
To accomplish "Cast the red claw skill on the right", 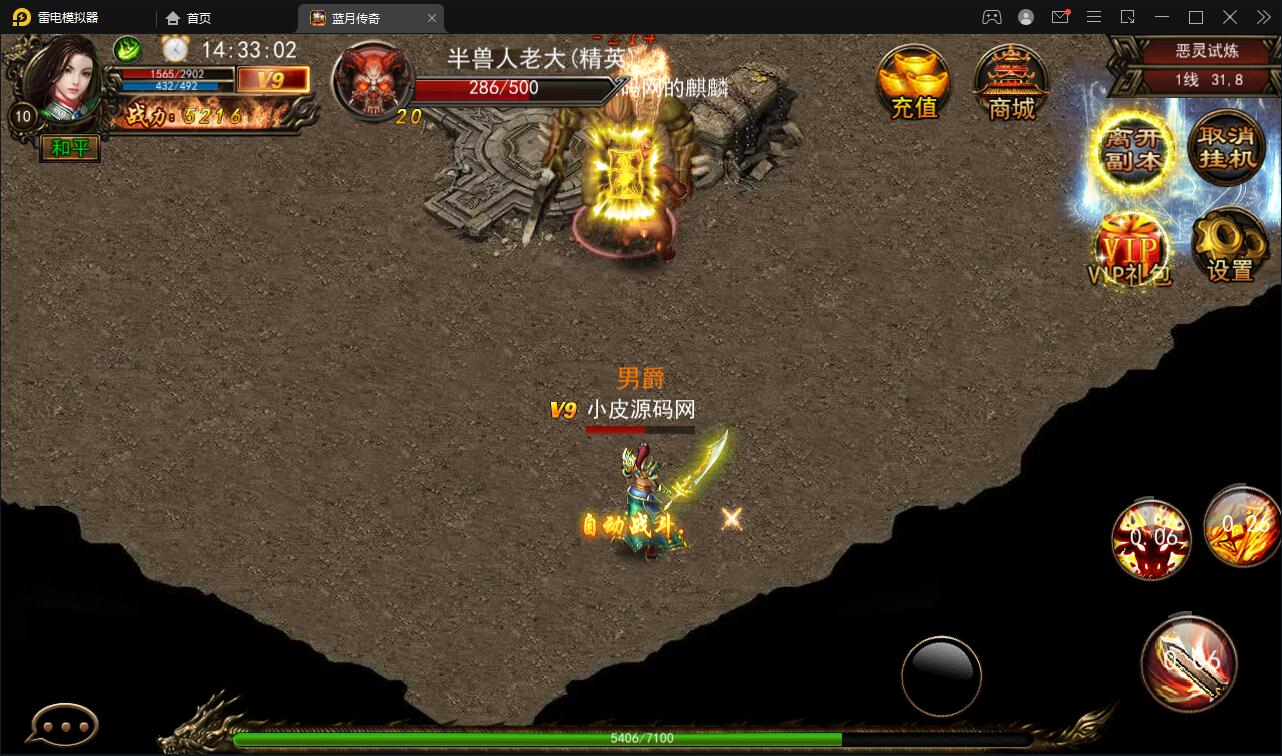I will [x=1151, y=540].
